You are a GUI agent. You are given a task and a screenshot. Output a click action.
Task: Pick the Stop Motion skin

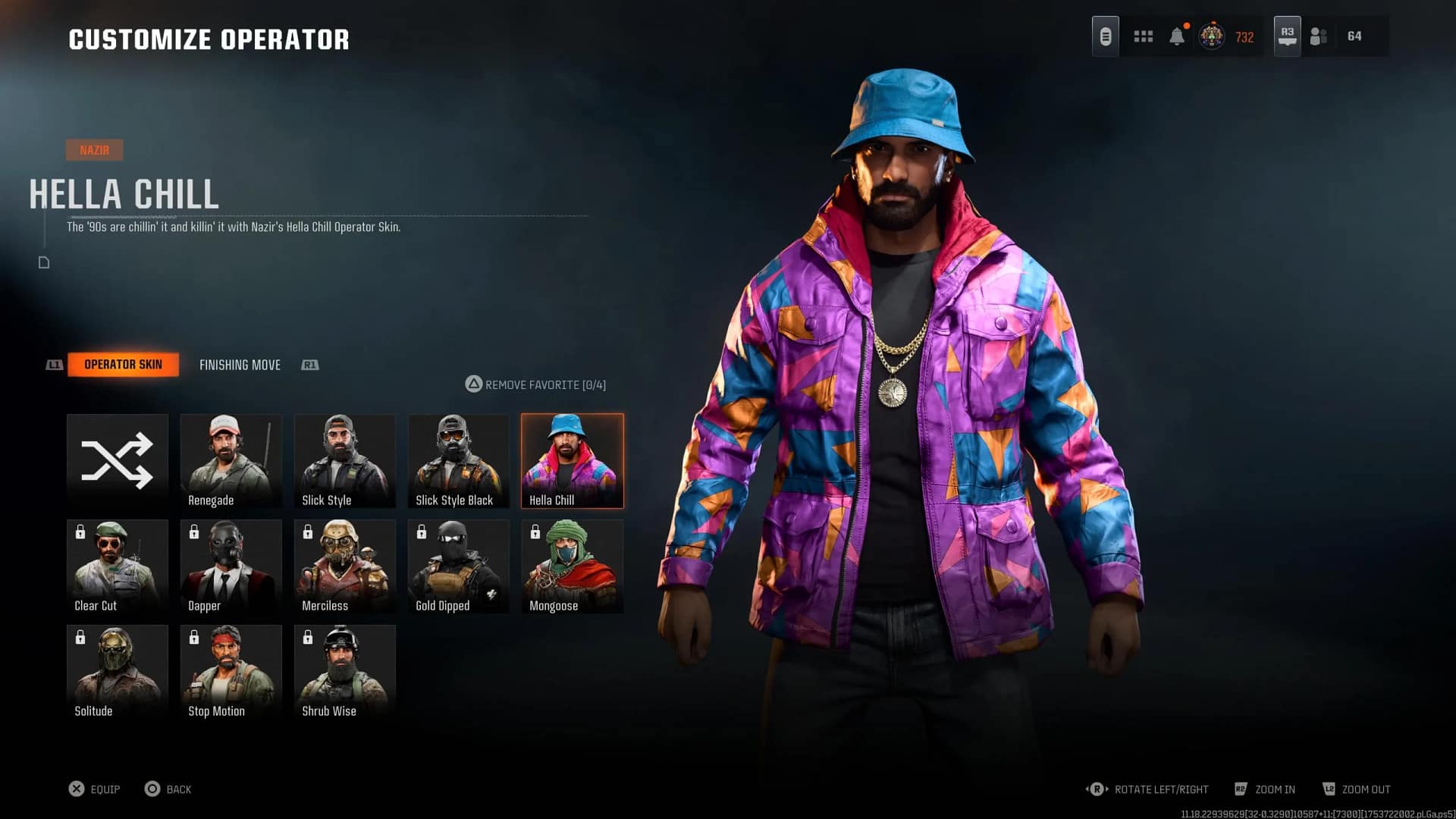[x=231, y=671]
